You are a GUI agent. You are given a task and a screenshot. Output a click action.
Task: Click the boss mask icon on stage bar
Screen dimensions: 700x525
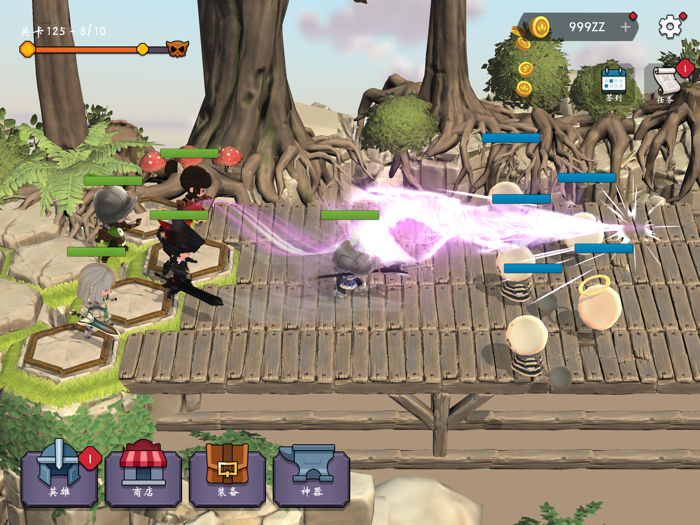[x=177, y=49]
